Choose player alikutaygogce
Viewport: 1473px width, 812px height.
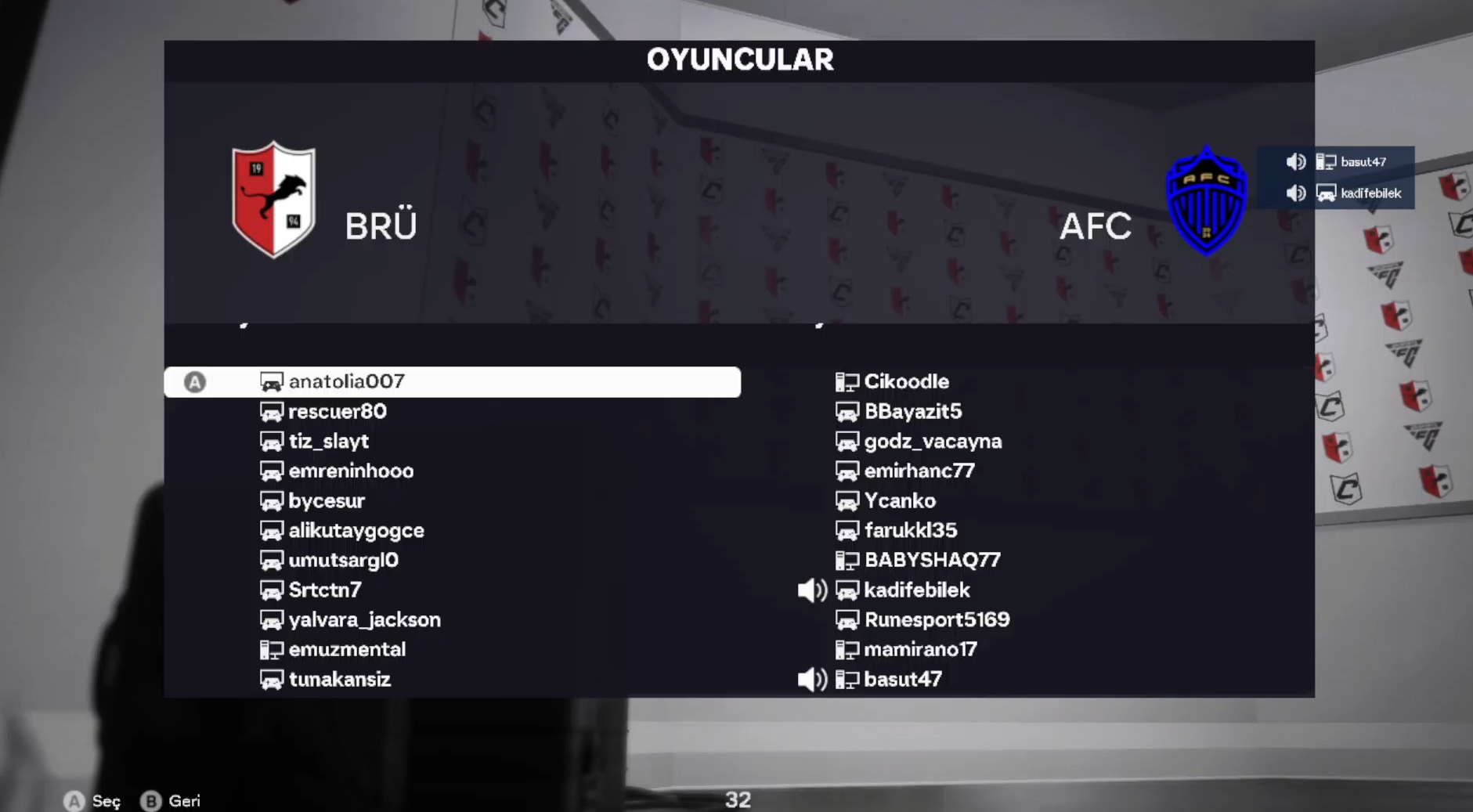pyautogui.click(x=356, y=530)
